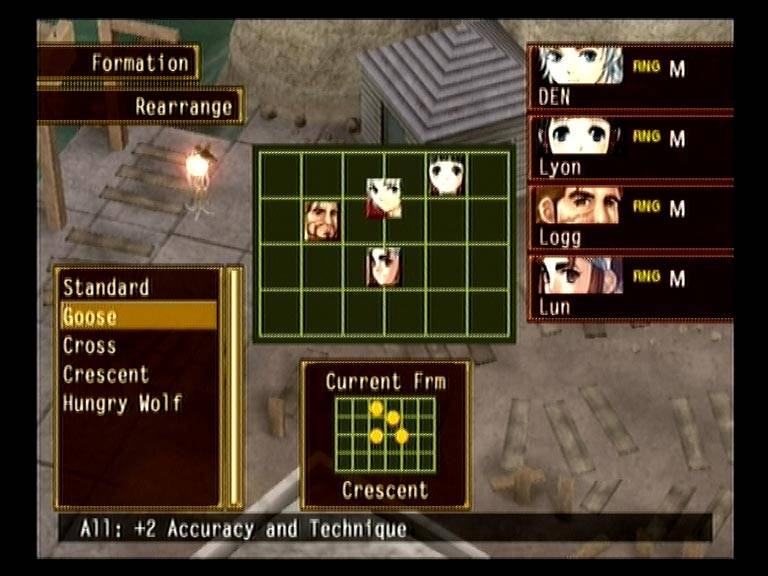Image resolution: width=768 pixels, height=576 pixels.
Task: Pick the Cross formation
Action: pyautogui.click(x=90, y=346)
